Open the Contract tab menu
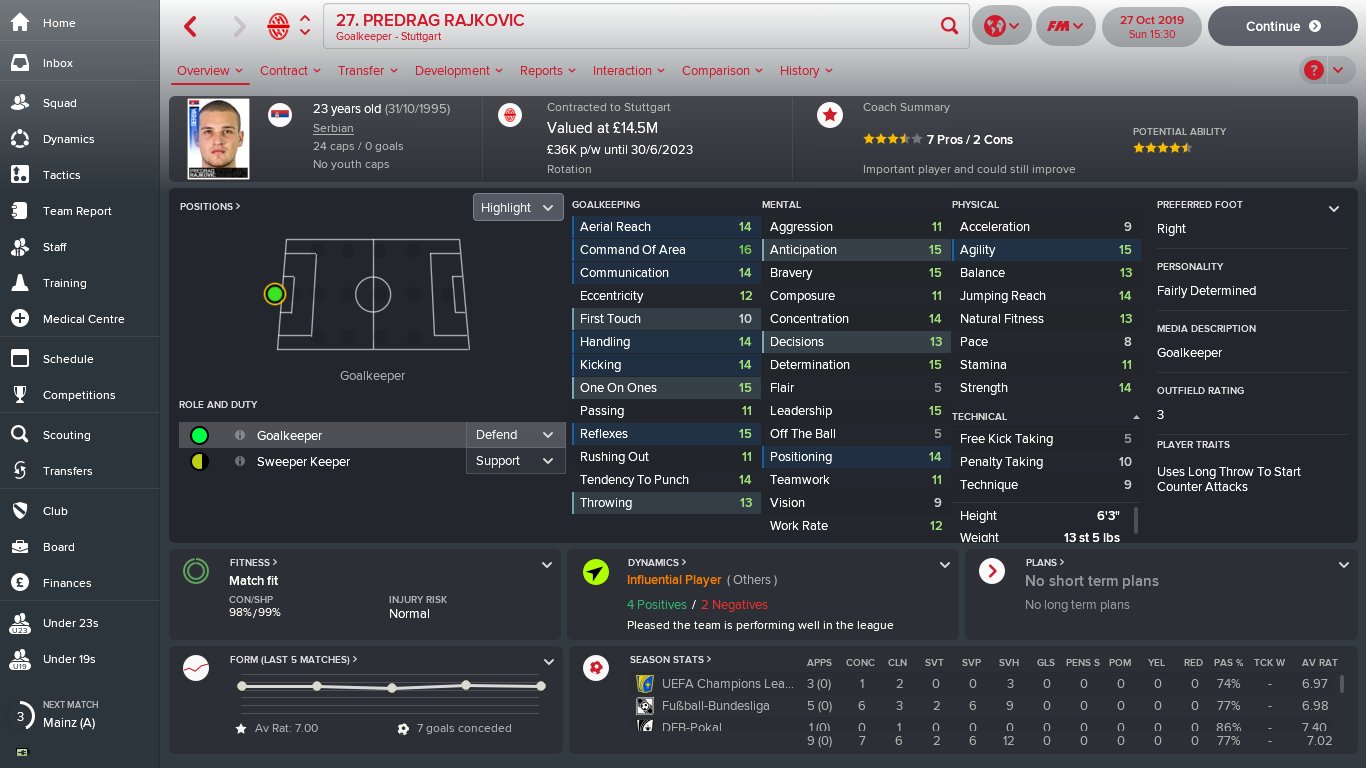This screenshot has width=1366, height=768. pyautogui.click(x=290, y=71)
